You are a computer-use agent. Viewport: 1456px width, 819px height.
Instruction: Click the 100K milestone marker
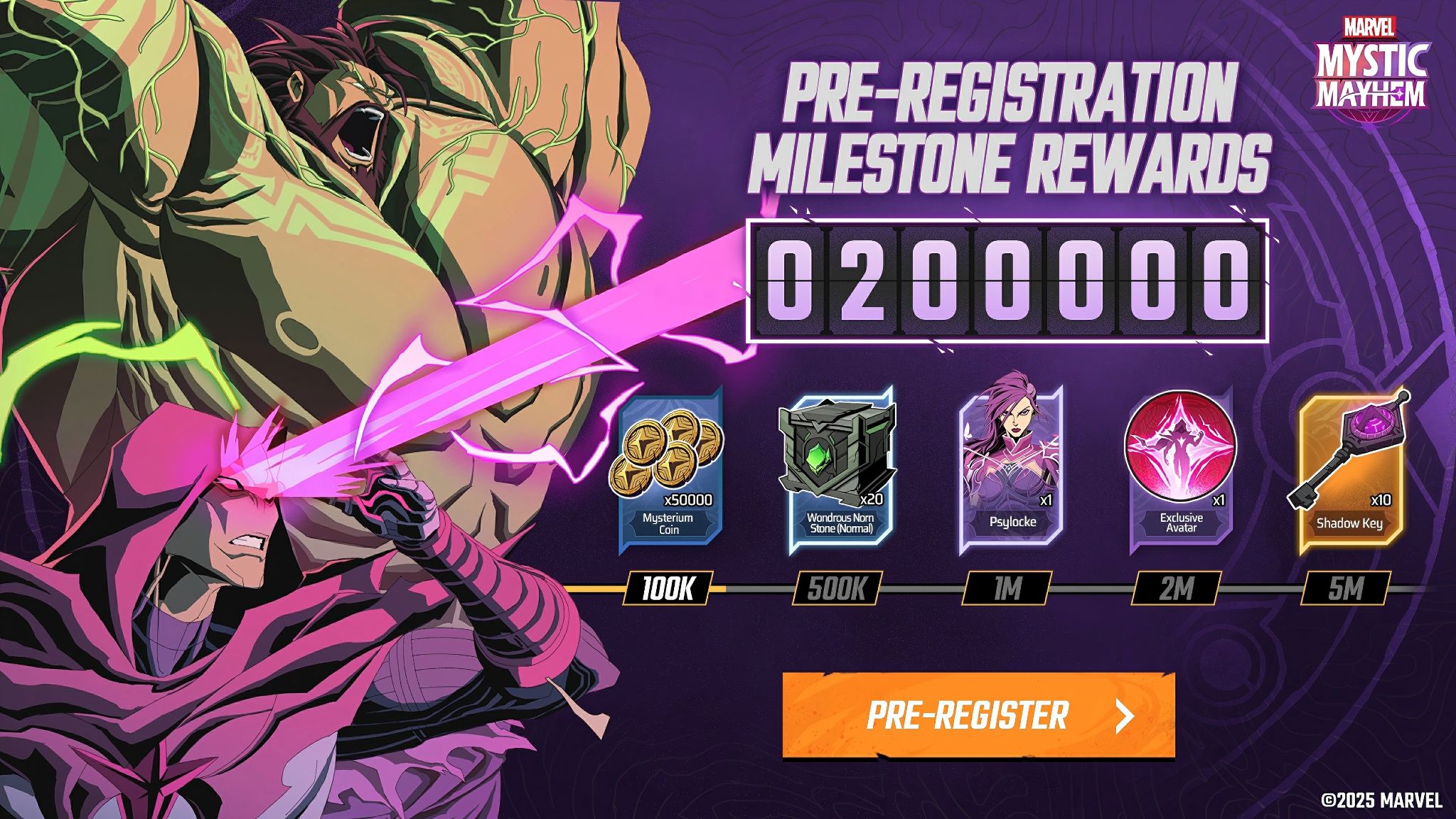tap(667, 589)
